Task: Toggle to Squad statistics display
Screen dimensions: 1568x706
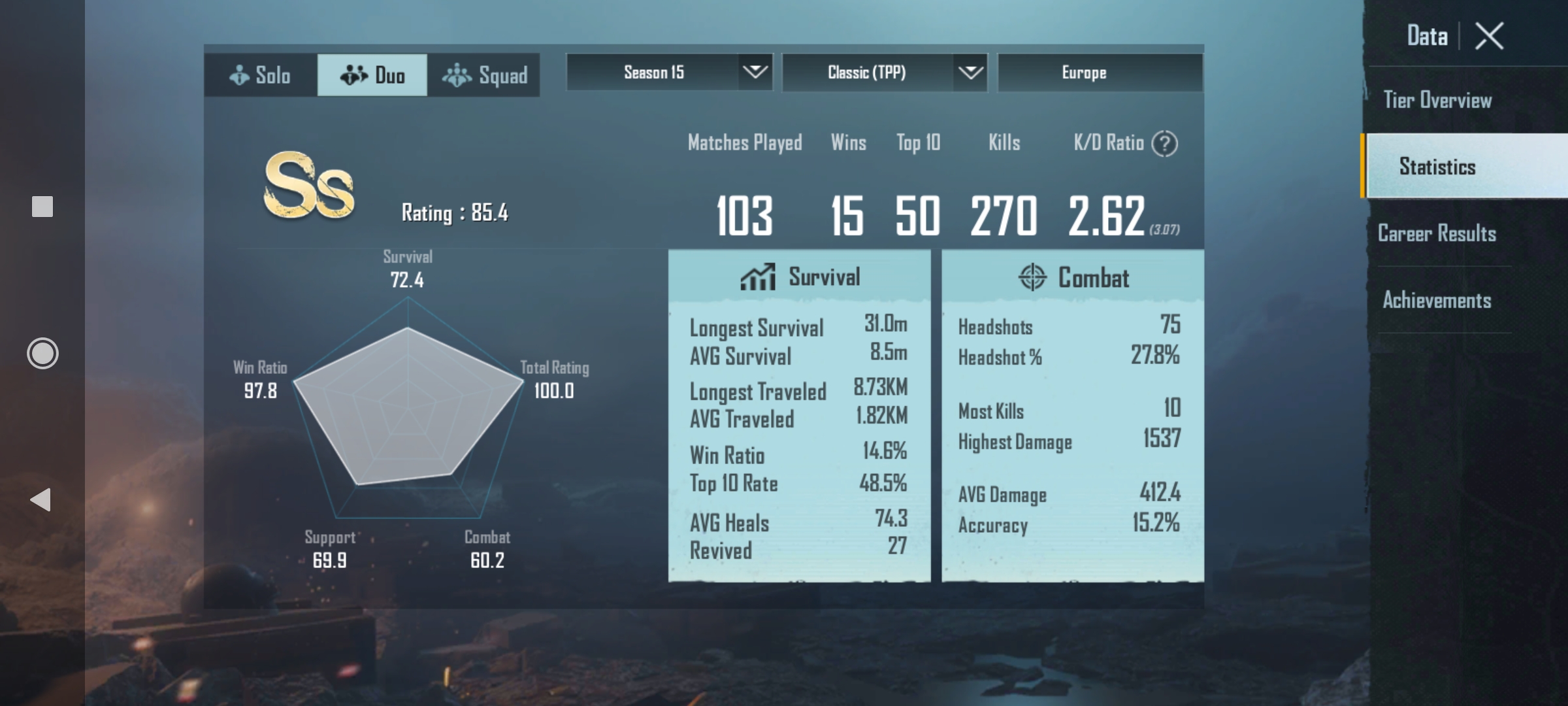Action: pos(483,75)
